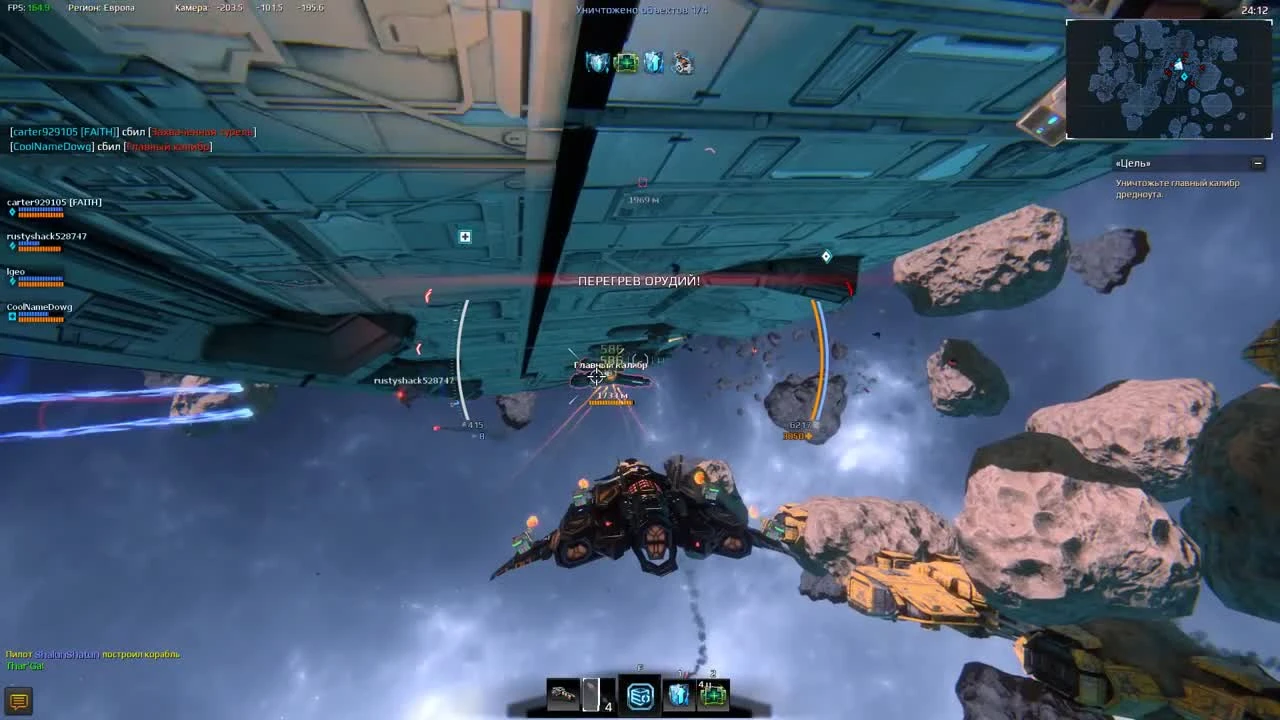The height and width of the screenshot is (720, 1280).
Task: Click the player marker on the minimap
Action: [x=1181, y=64]
